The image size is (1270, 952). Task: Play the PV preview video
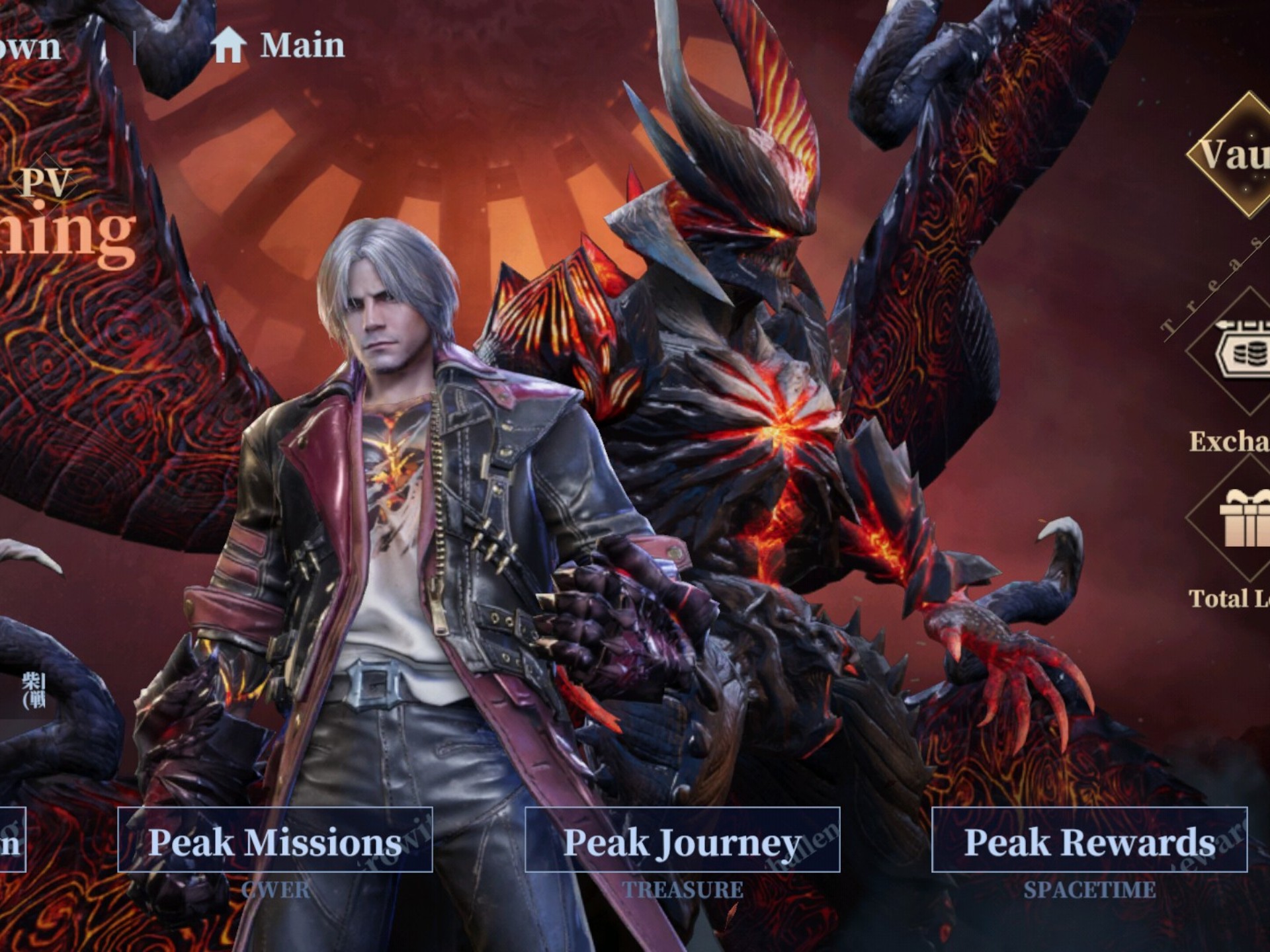(x=45, y=181)
